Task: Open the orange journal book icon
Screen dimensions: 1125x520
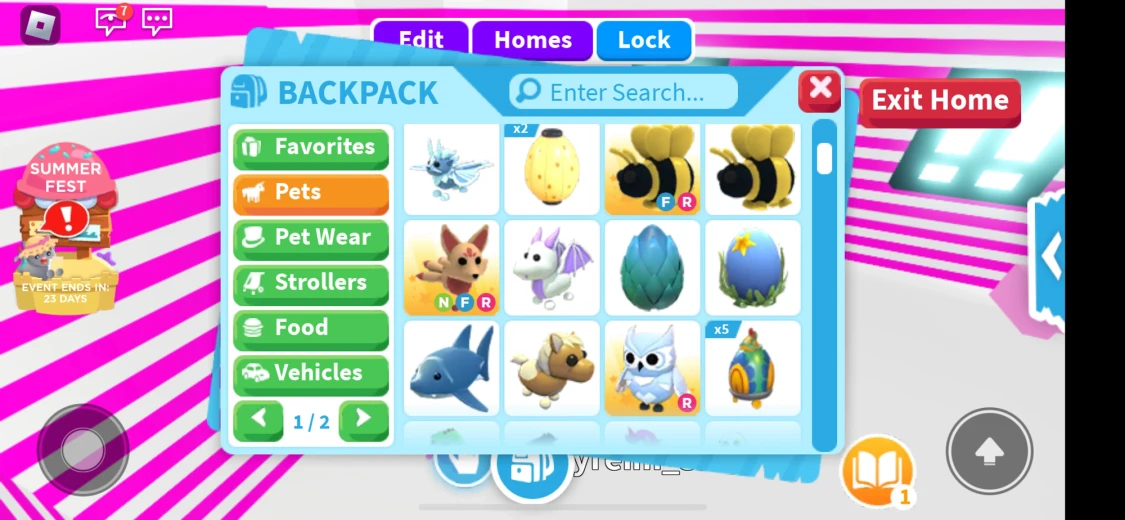Action: [877, 470]
